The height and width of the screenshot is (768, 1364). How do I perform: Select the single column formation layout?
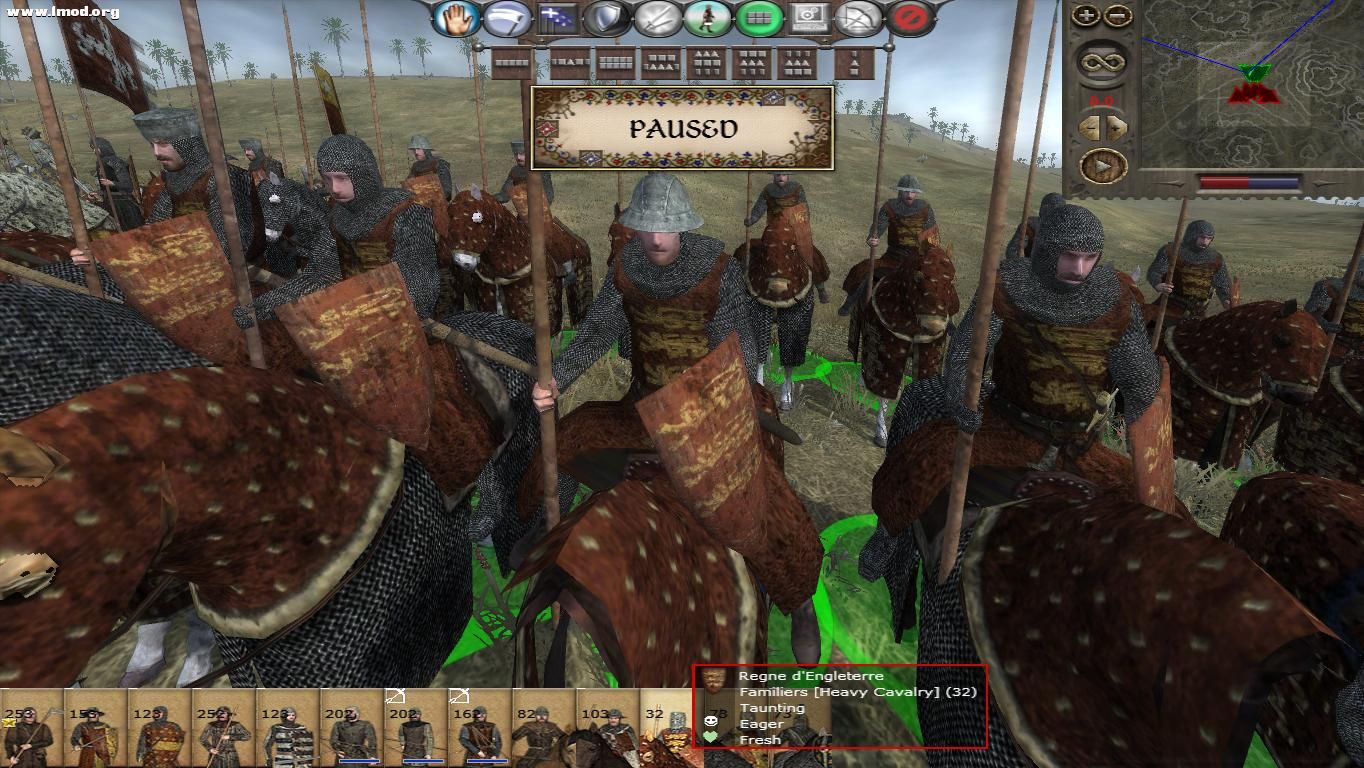coord(854,62)
